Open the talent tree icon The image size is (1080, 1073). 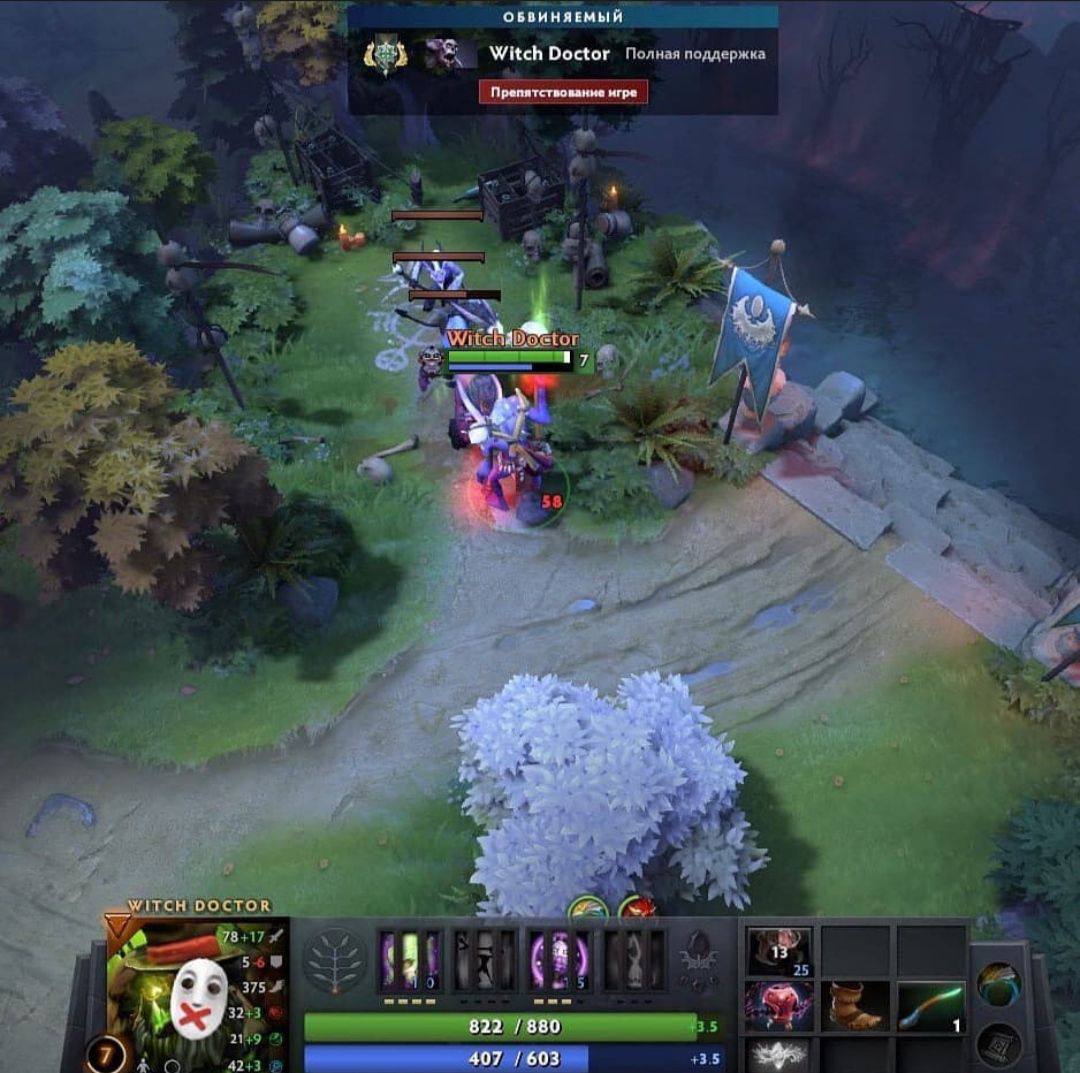332,960
